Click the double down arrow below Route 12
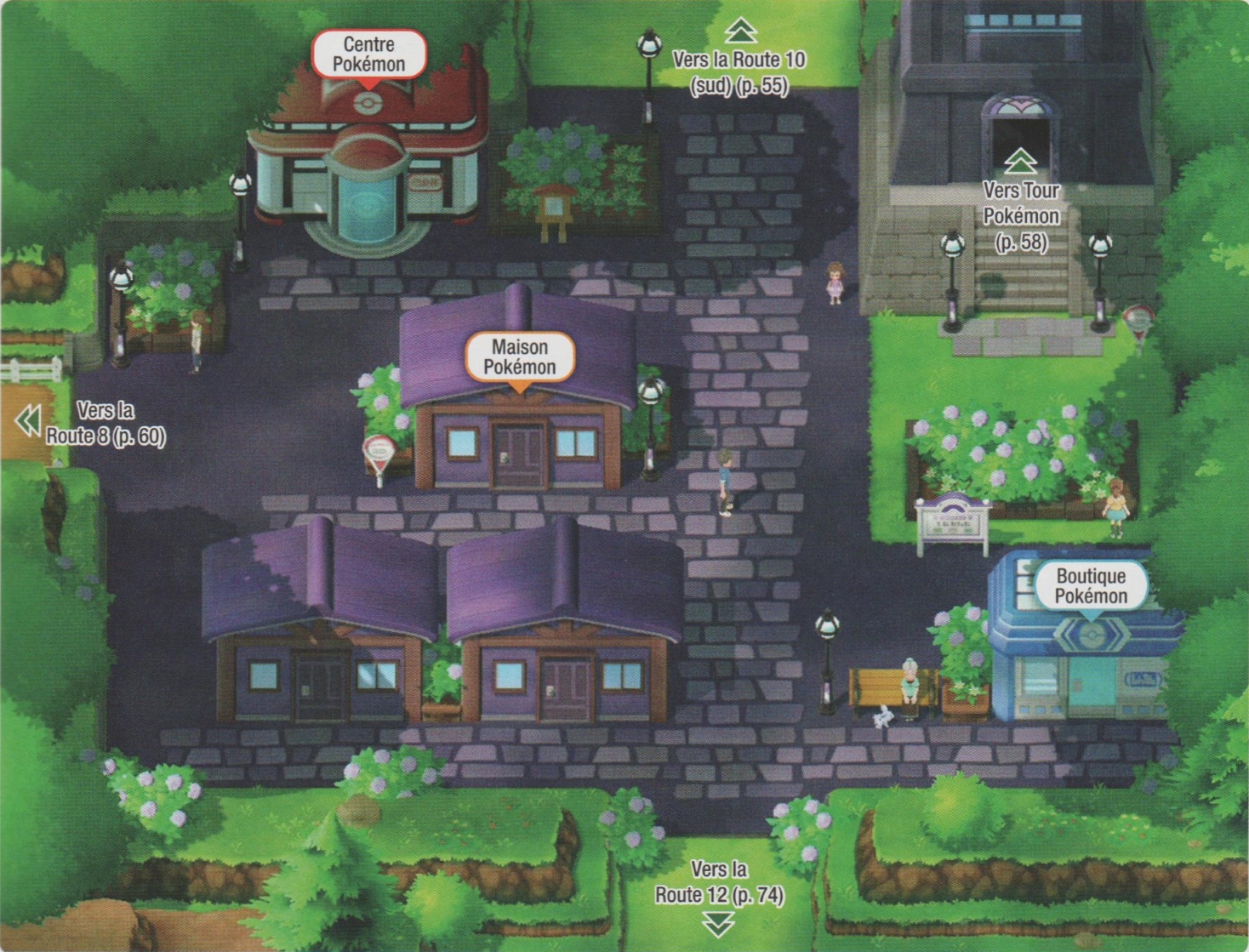 click(x=719, y=923)
